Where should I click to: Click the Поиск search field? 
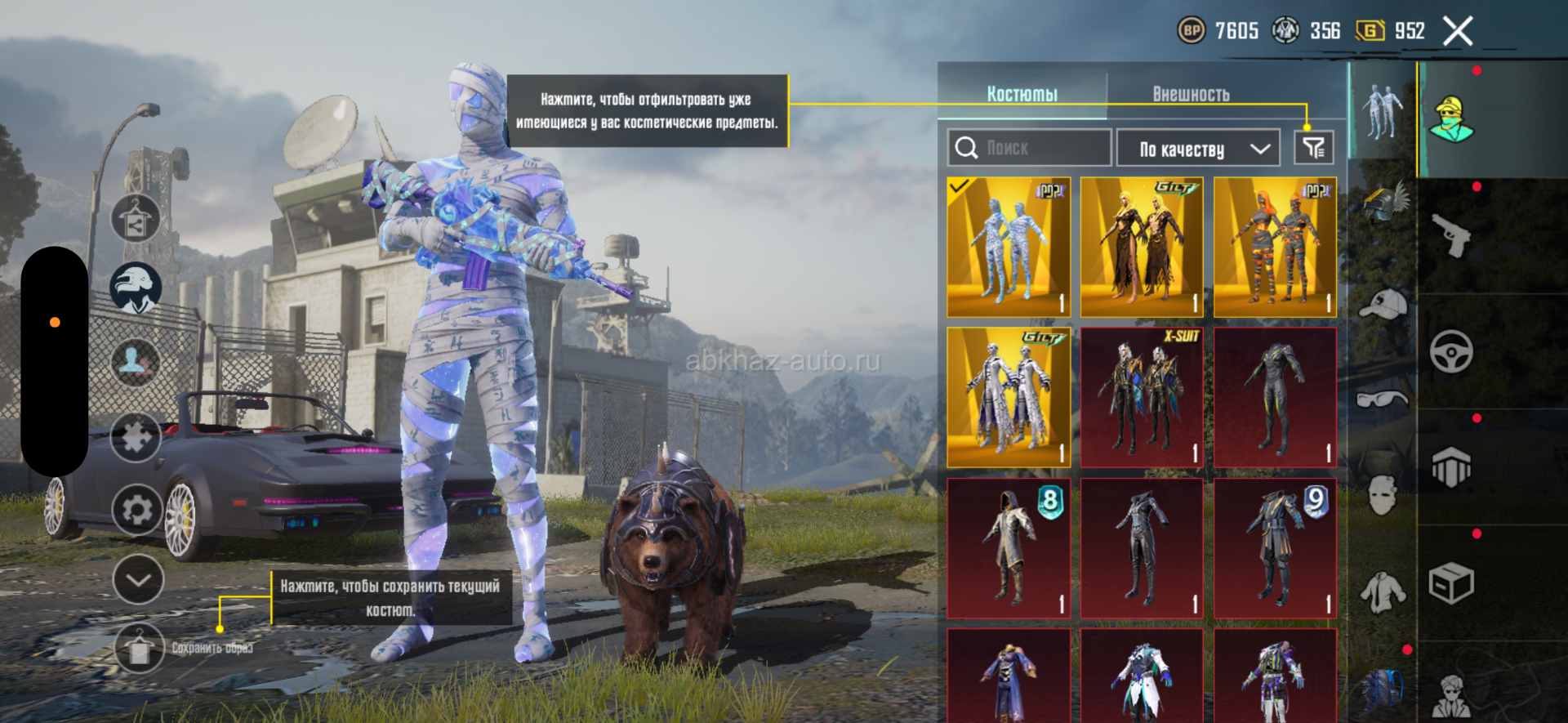click(x=1029, y=148)
